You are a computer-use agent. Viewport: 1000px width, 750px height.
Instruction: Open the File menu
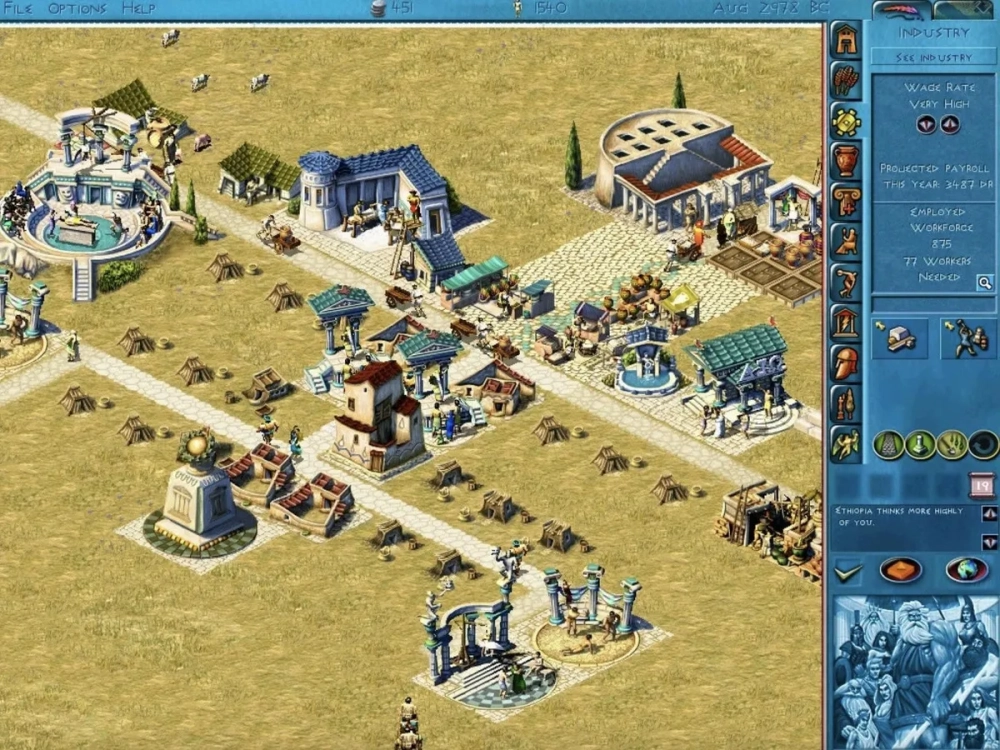tap(18, 8)
